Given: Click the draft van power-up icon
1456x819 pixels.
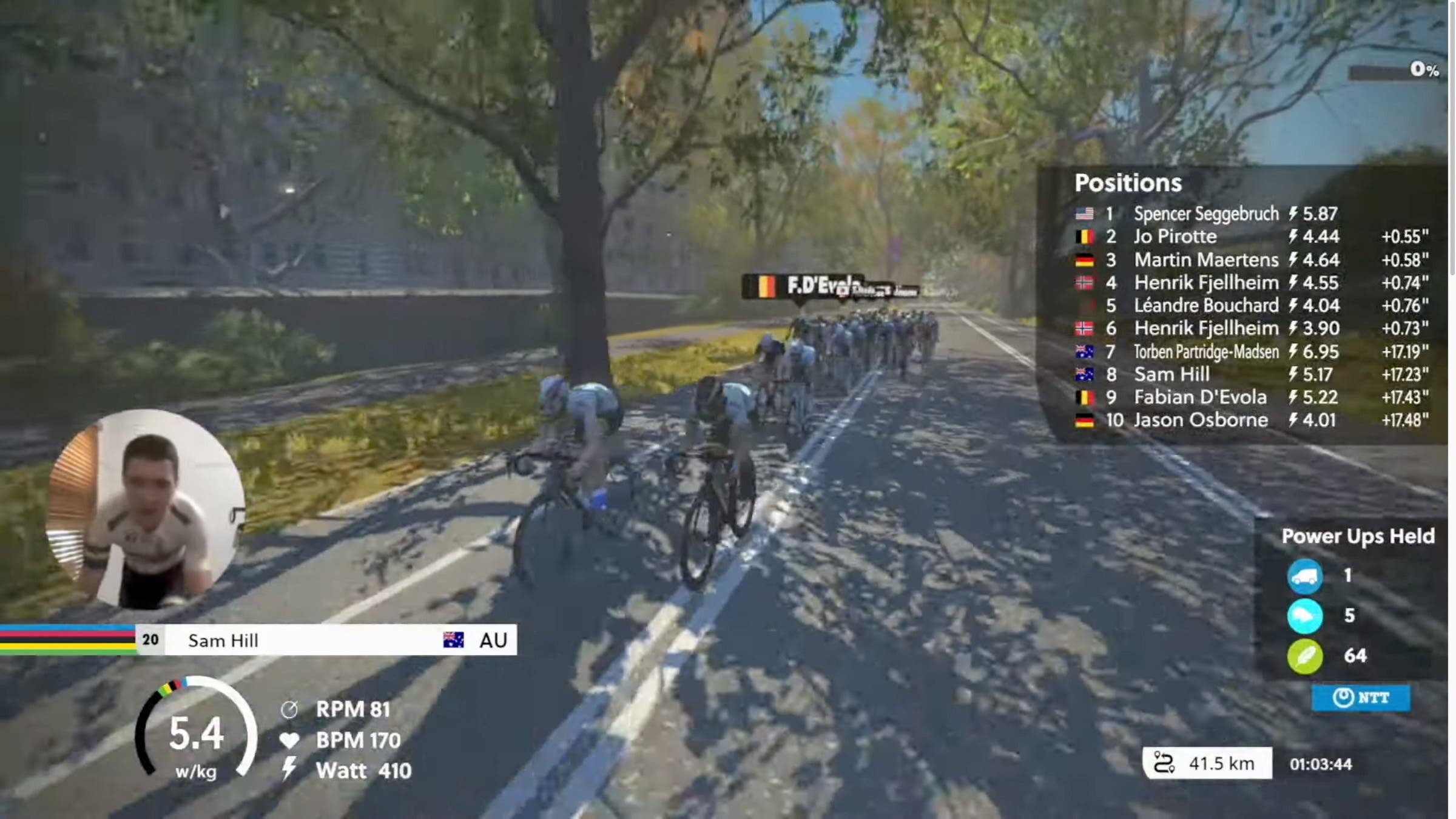Looking at the screenshot, I should pos(1305,576).
